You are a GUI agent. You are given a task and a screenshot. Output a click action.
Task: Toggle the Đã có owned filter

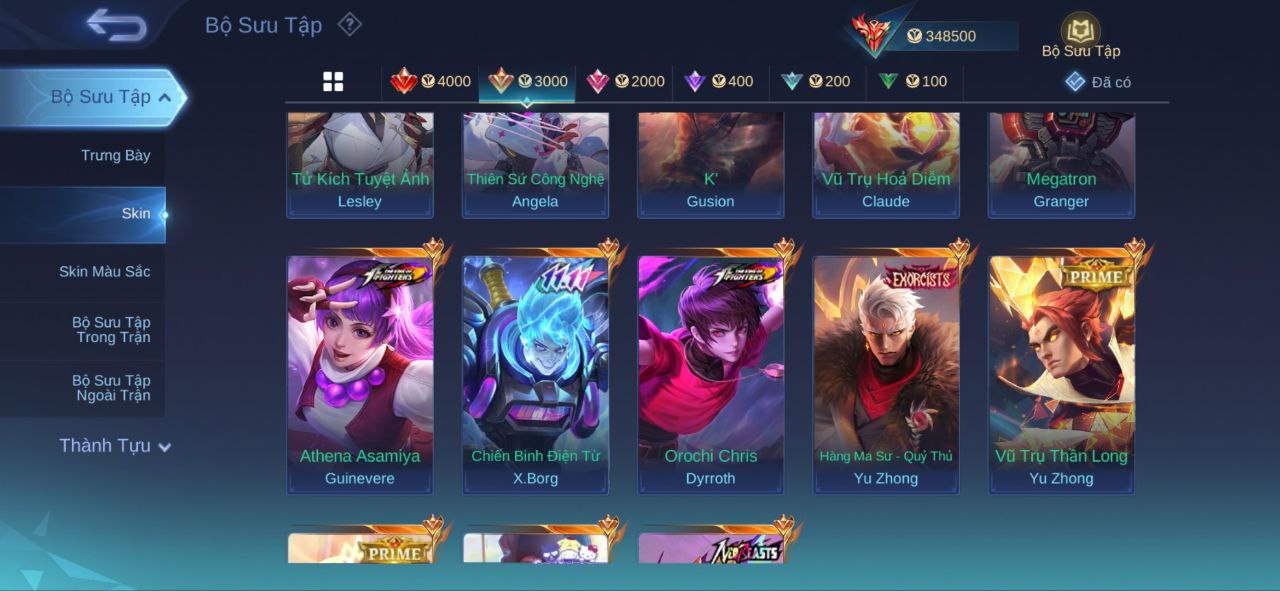pos(1098,82)
